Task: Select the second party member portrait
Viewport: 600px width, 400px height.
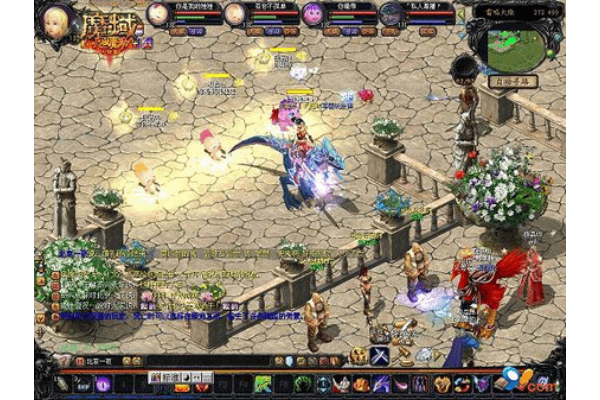Action: pyautogui.click(x=234, y=14)
